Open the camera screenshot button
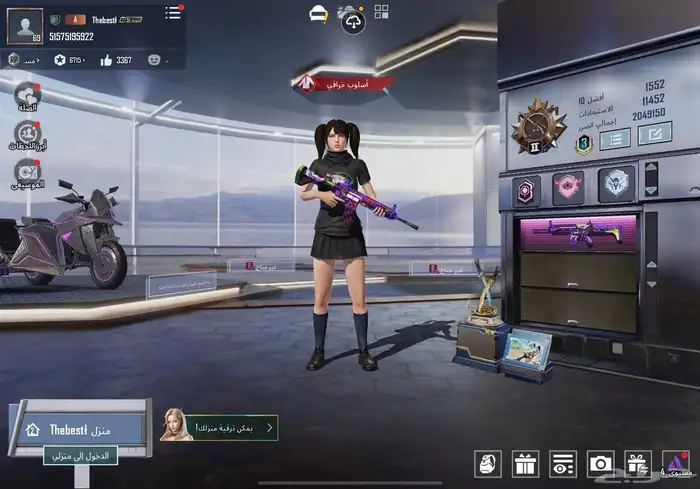 click(601, 463)
